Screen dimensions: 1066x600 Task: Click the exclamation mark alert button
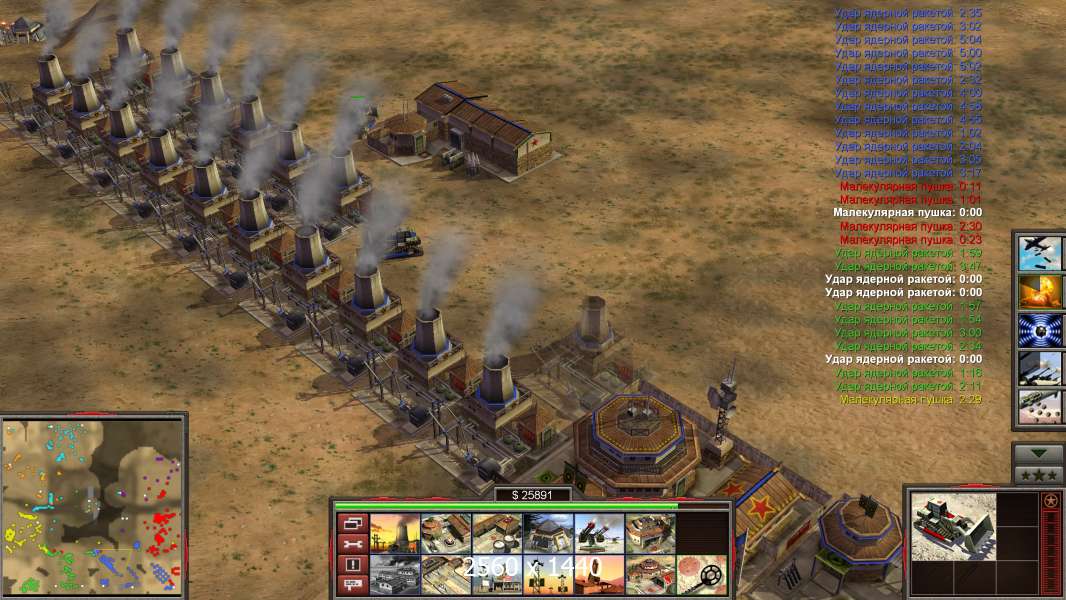[x=351, y=565]
